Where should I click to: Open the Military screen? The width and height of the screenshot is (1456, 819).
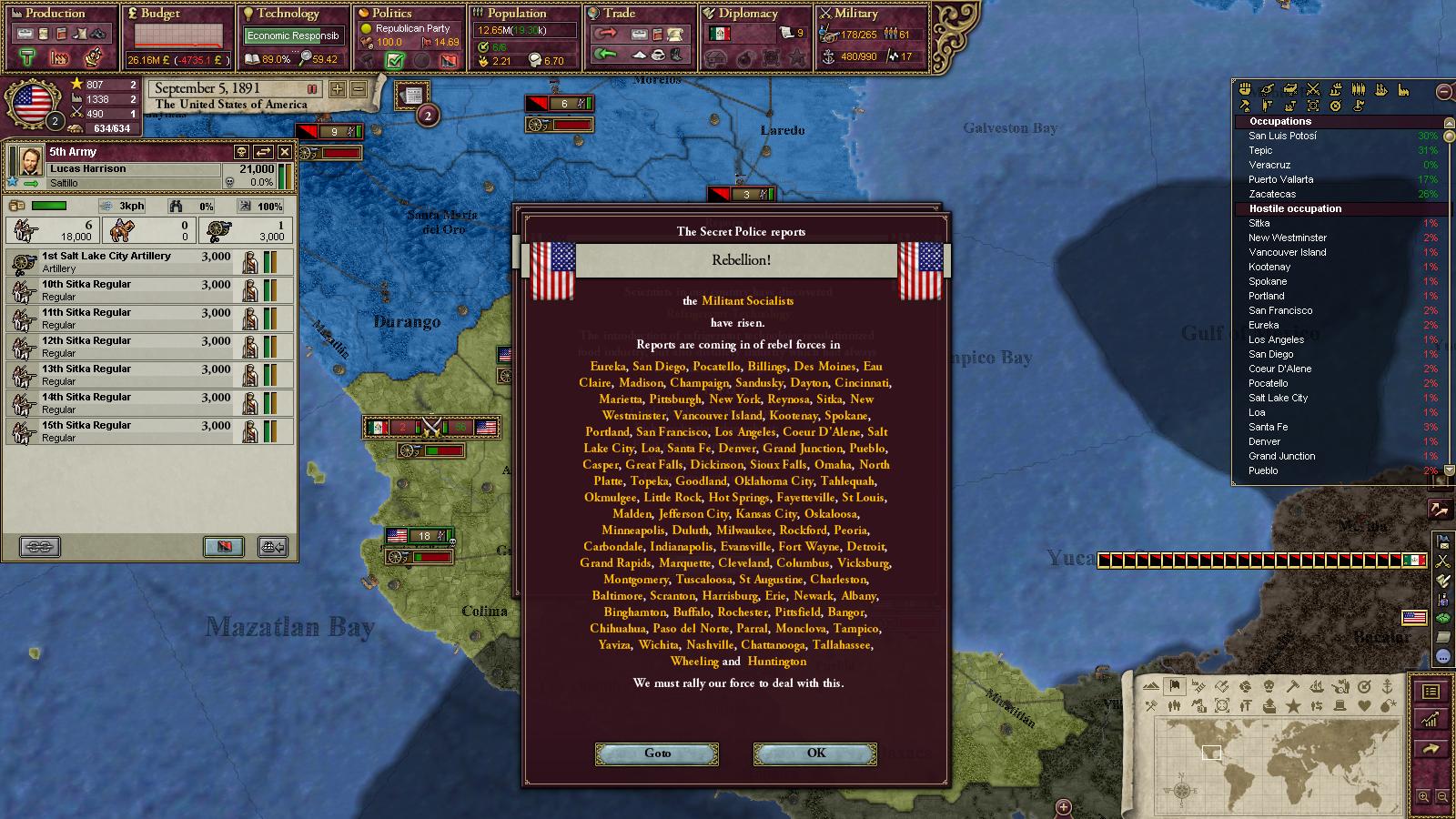coord(855,14)
